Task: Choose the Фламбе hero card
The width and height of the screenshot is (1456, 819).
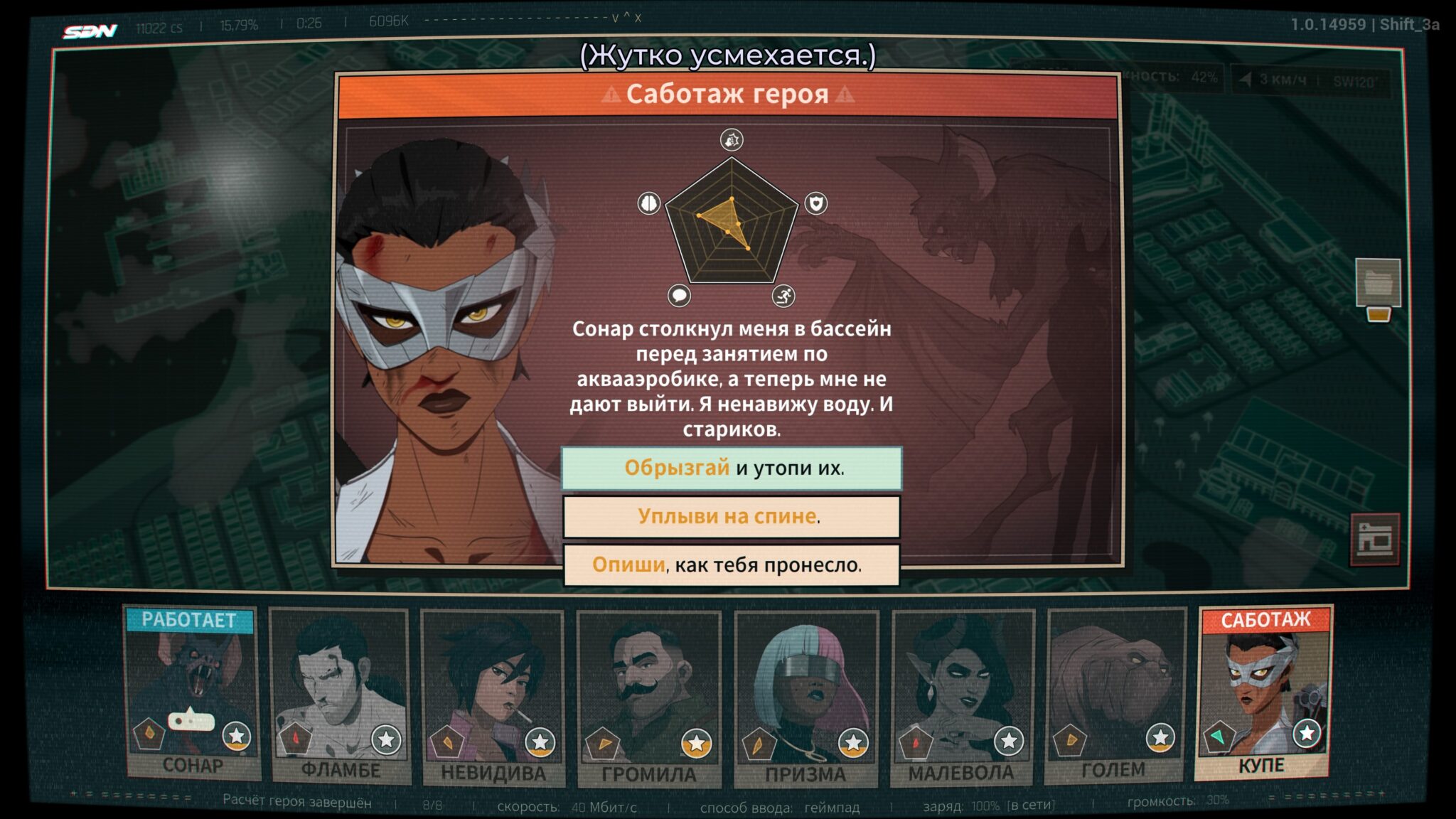Action: 340,695
